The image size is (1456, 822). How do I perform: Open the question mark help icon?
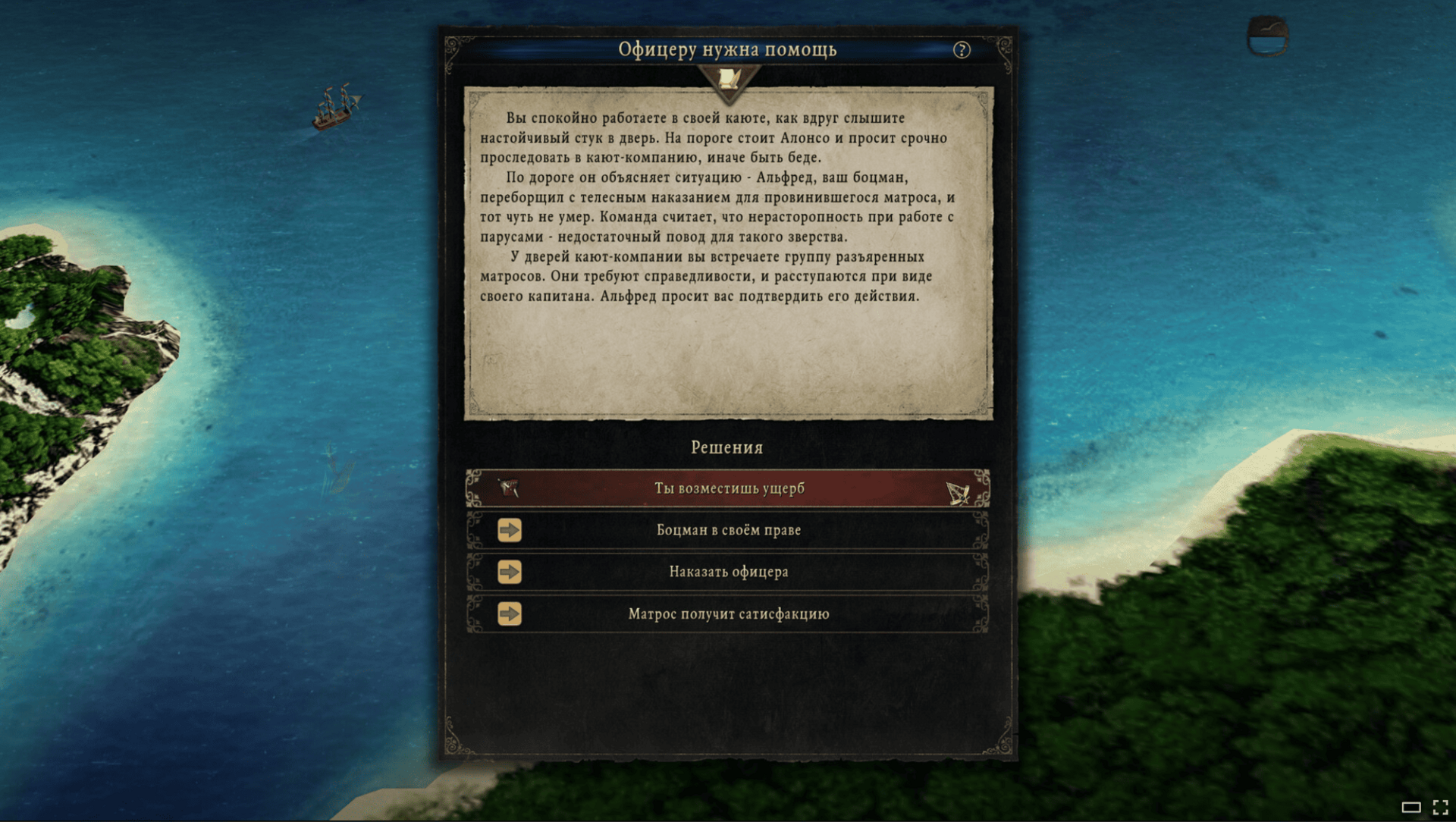(x=962, y=50)
